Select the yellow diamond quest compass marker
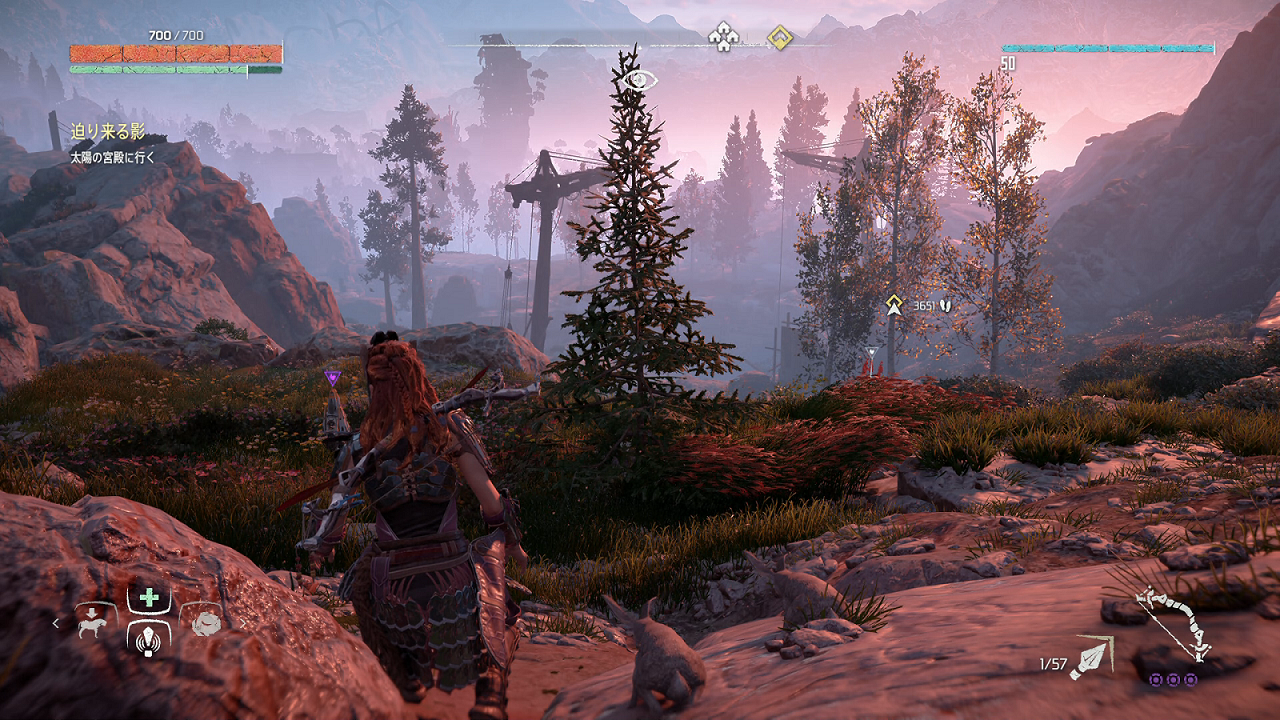The image size is (1280, 720). 779,38
